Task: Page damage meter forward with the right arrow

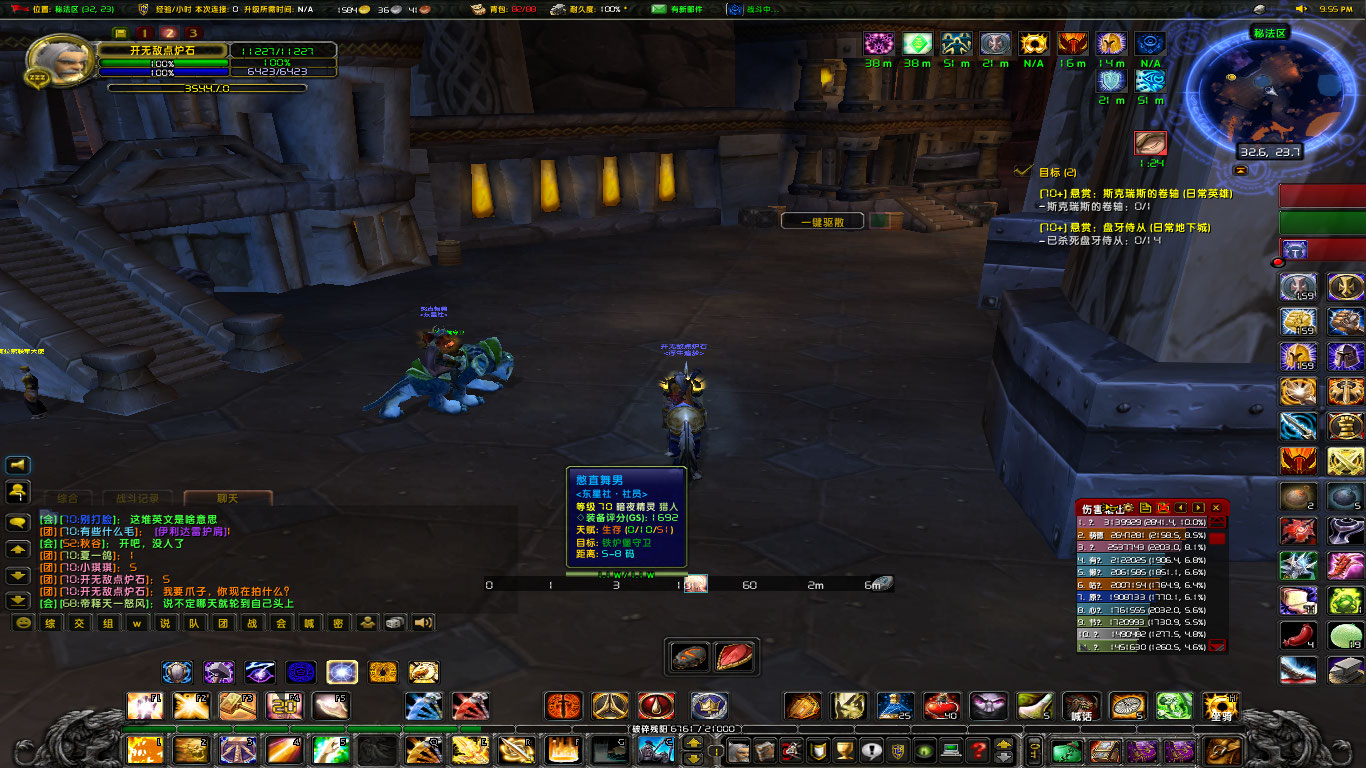Action: pyautogui.click(x=1198, y=508)
